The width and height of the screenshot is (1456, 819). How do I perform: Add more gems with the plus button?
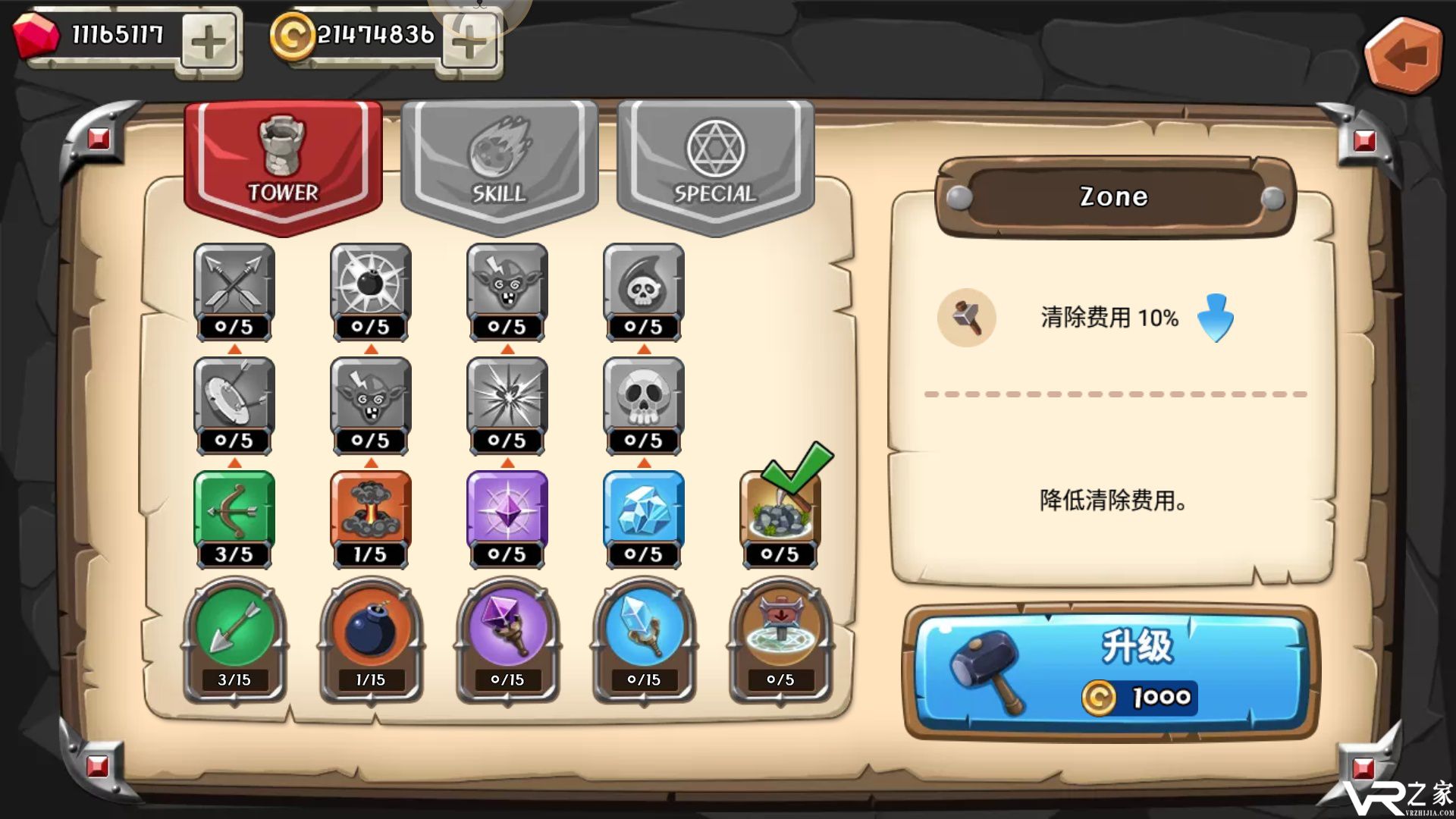coord(209,42)
